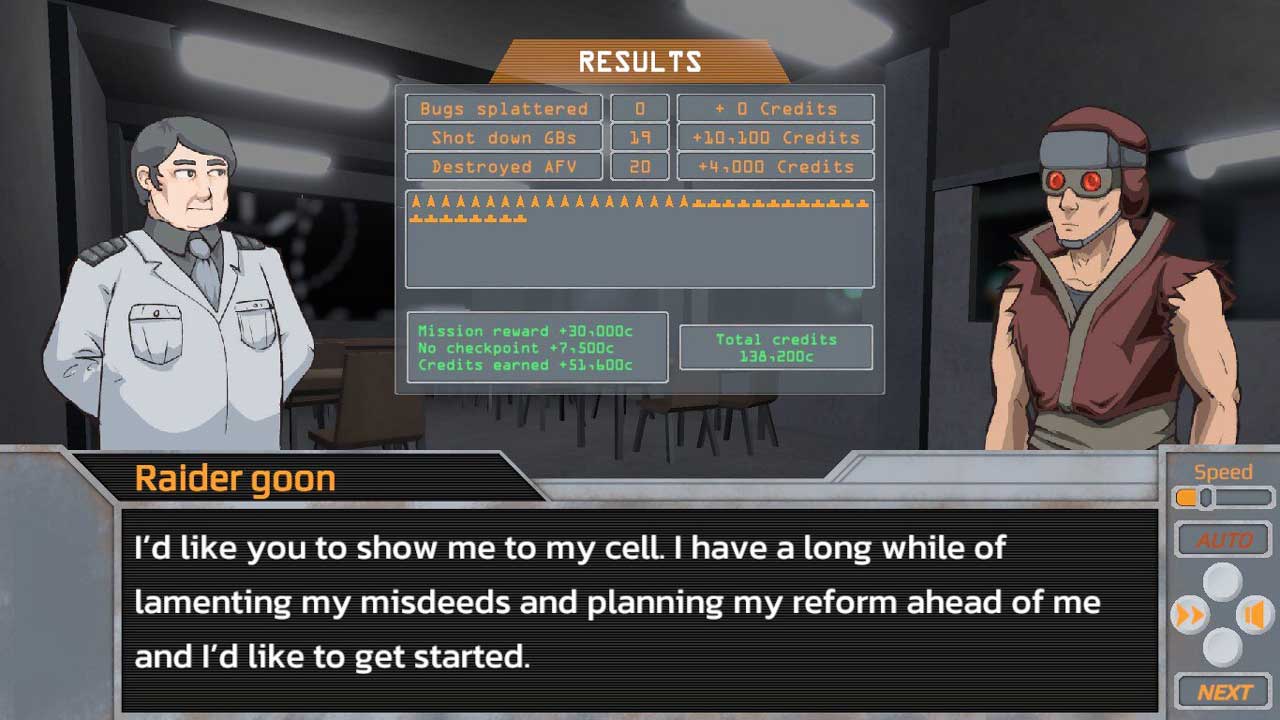This screenshot has width=1280, height=720.
Task: Click the NEXT button to advance dialogue
Action: click(x=1223, y=692)
